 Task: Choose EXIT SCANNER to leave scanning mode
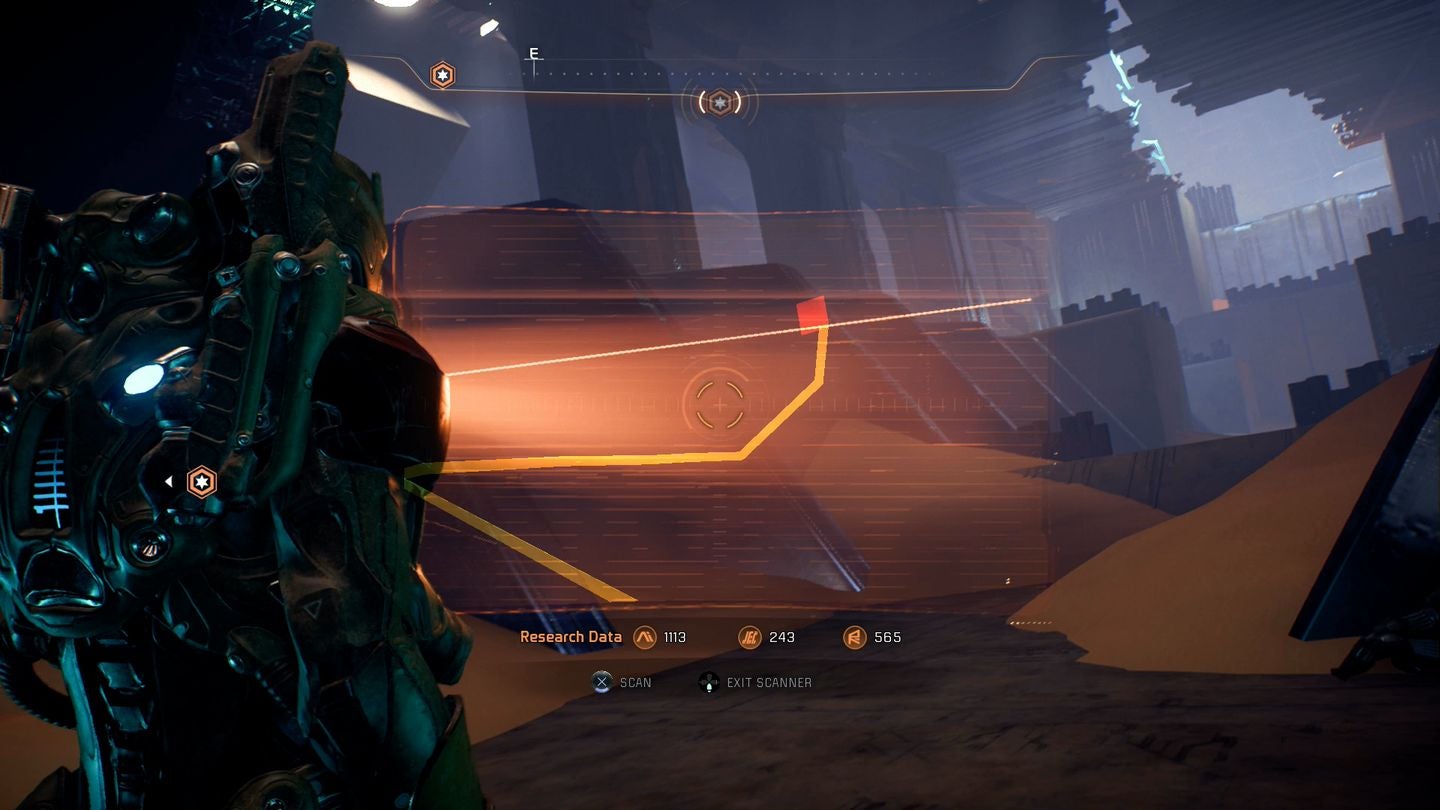[x=771, y=682]
